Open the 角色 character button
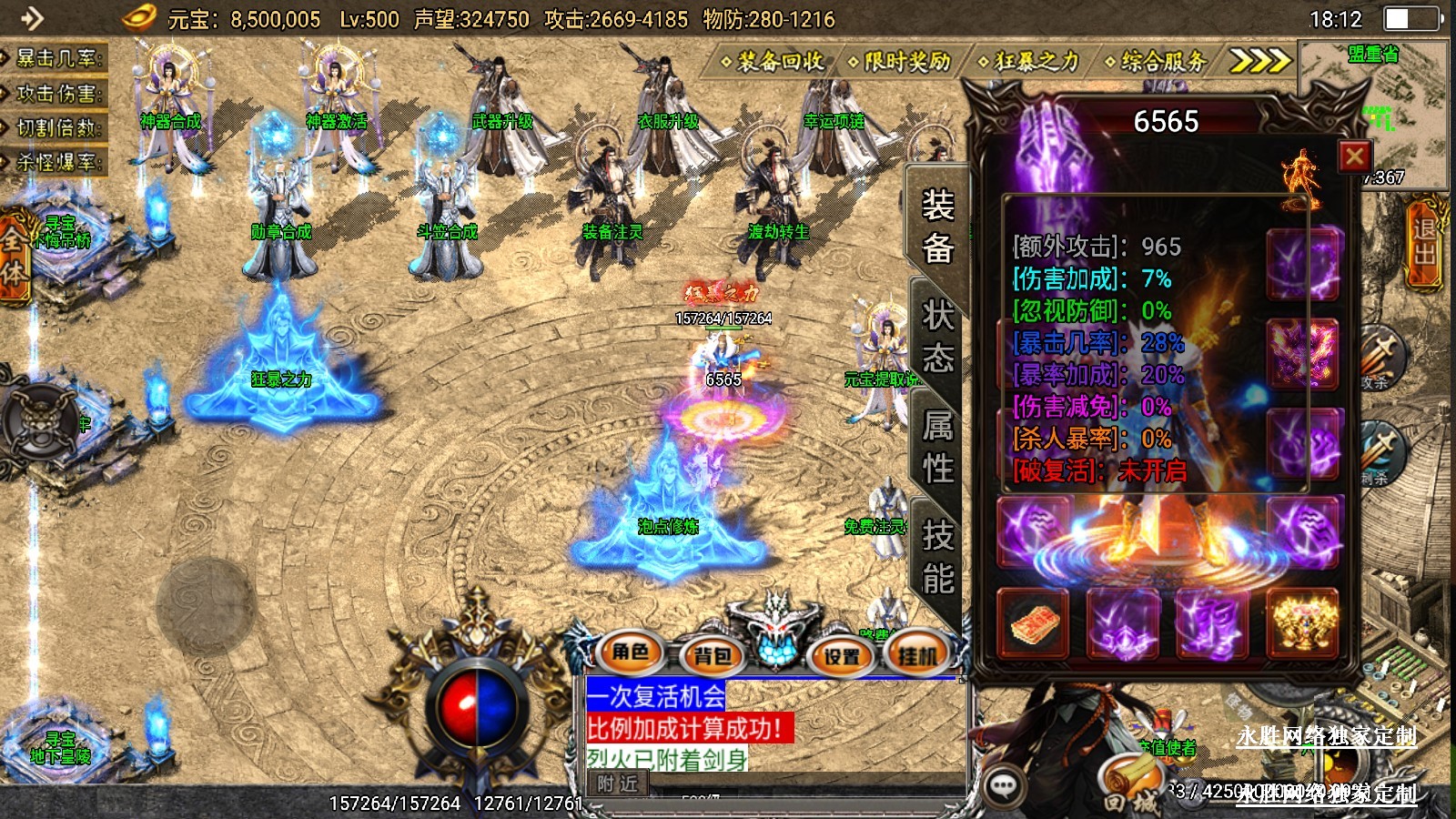This screenshot has width=1456, height=819. click(631, 652)
